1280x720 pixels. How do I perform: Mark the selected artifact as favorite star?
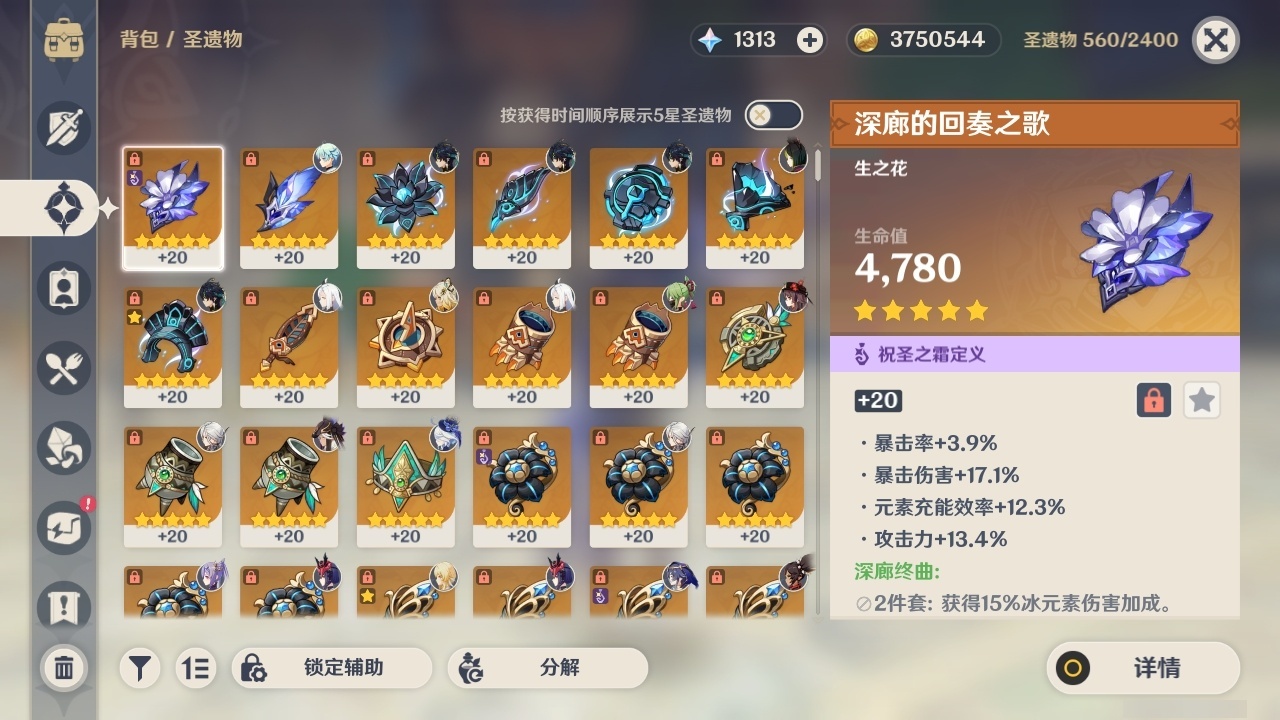point(1201,400)
